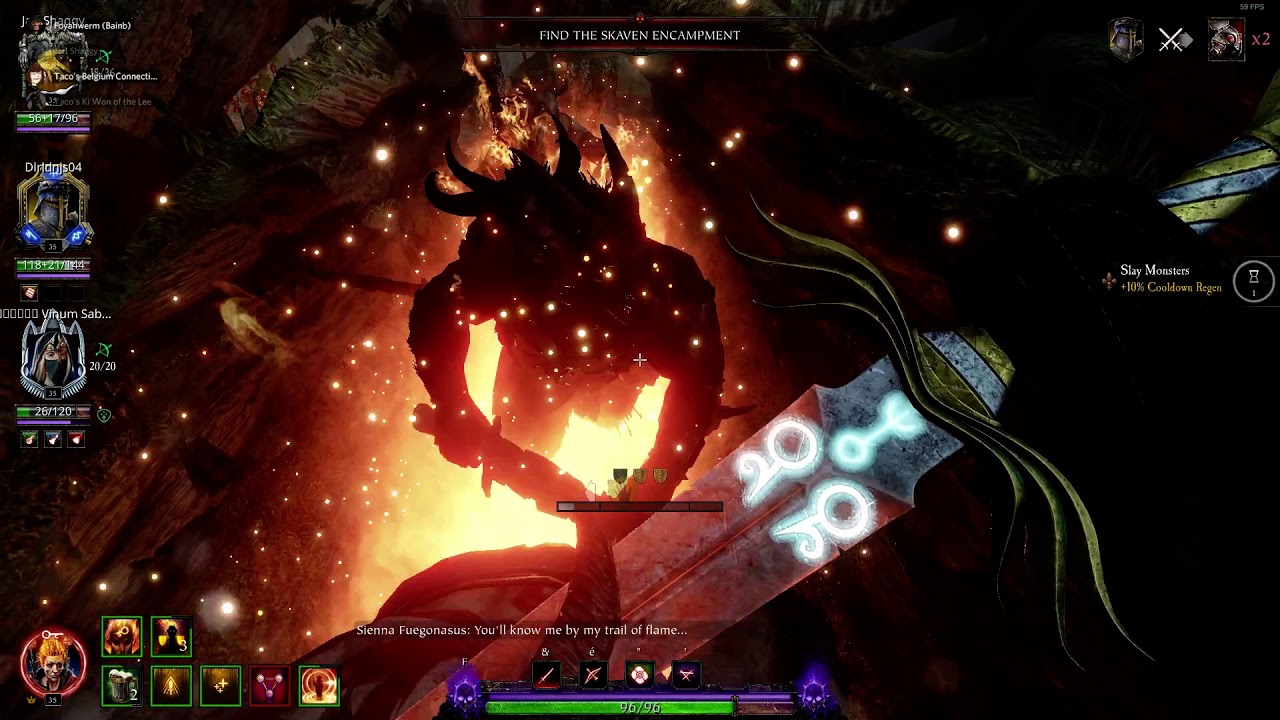Image resolution: width=1280 pixels, height=720 pixels.
Task: Inspect the golden plus signs buff
Action: [x=220, y=686]
